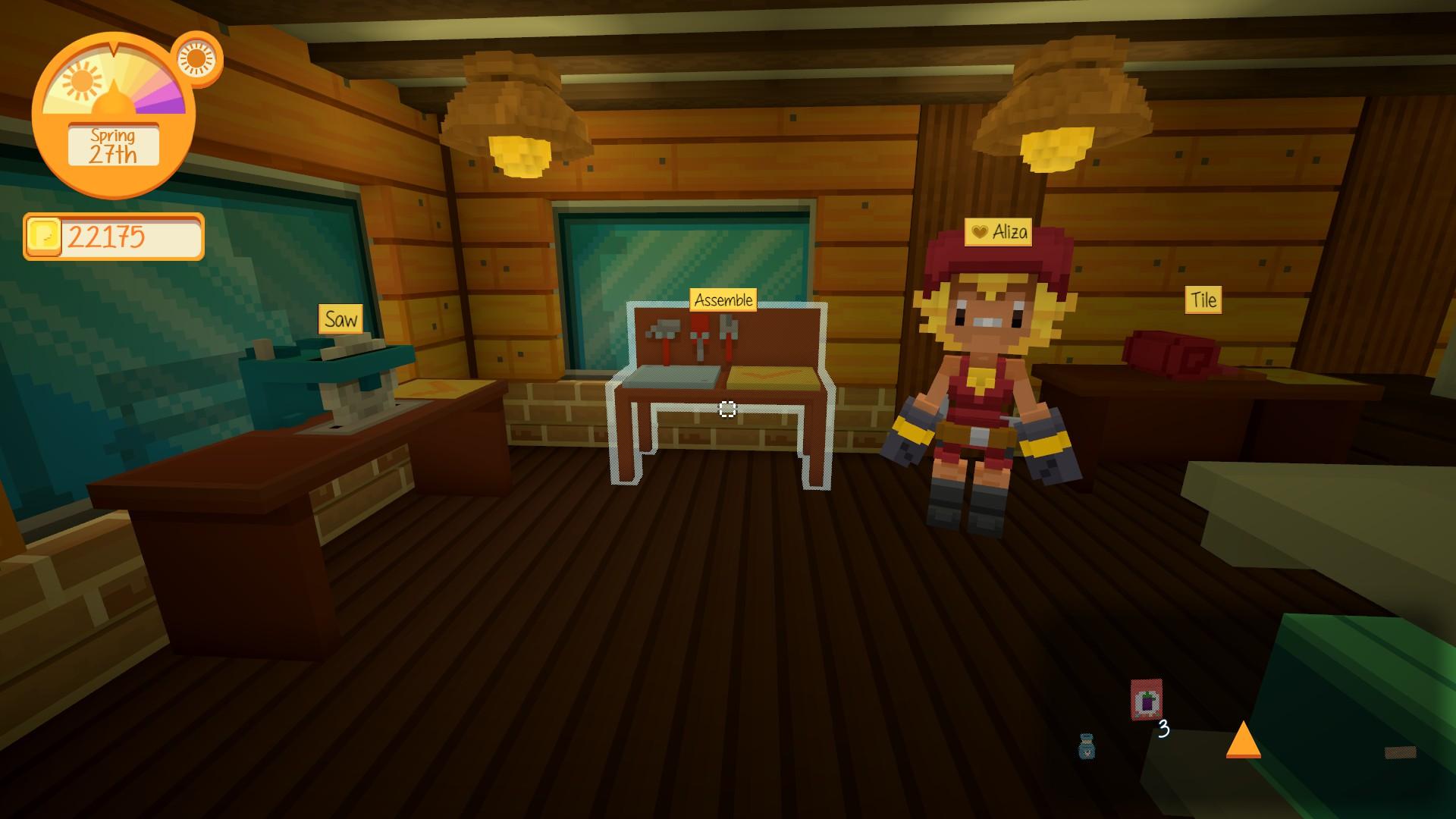The width and height of the screenshot is (1456, 819).
Task: Open the Spring 27th calendar clock
Action: pos(114,146)
